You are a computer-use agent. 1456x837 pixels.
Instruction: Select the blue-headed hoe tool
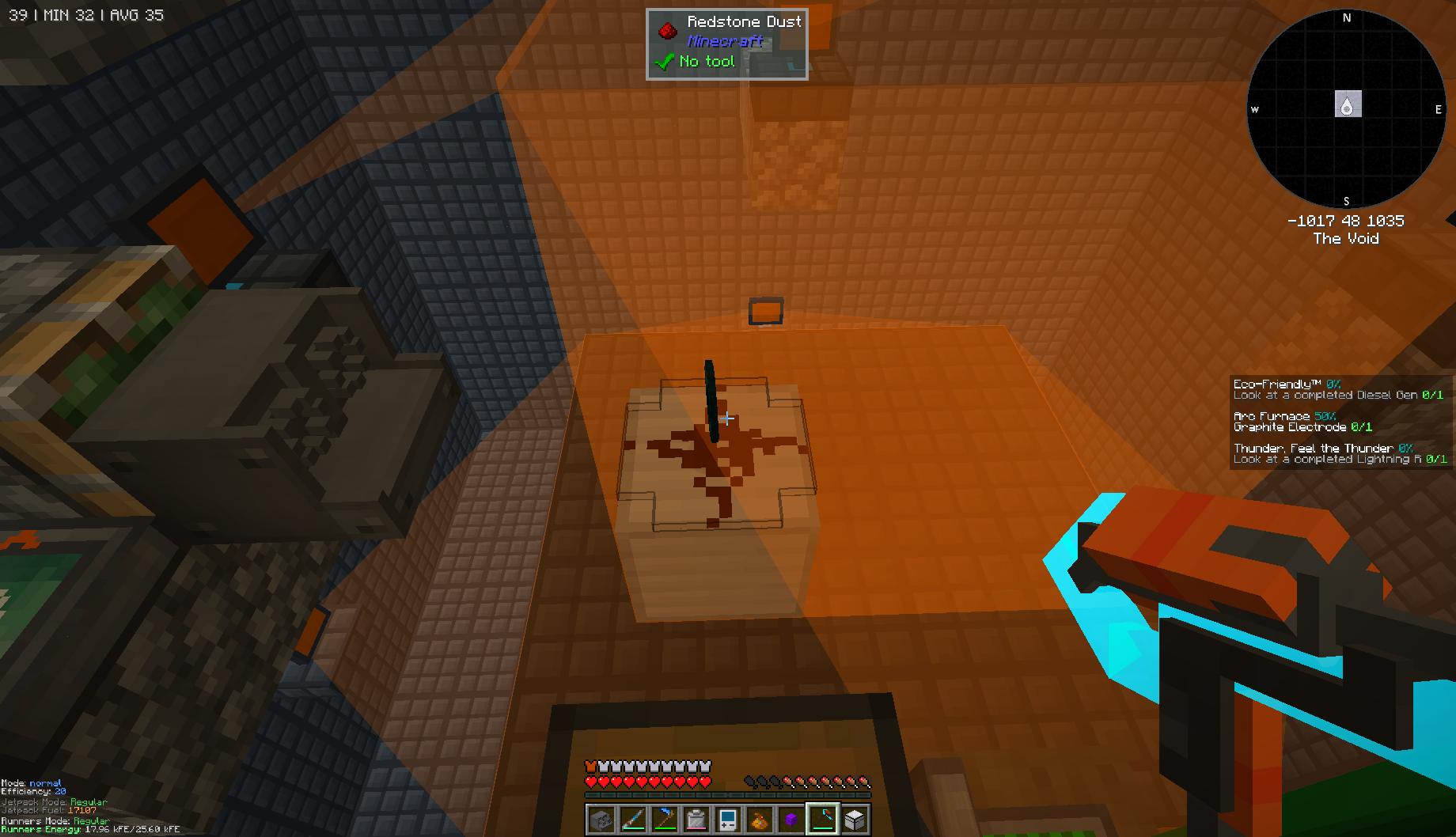tap(664, 818)
